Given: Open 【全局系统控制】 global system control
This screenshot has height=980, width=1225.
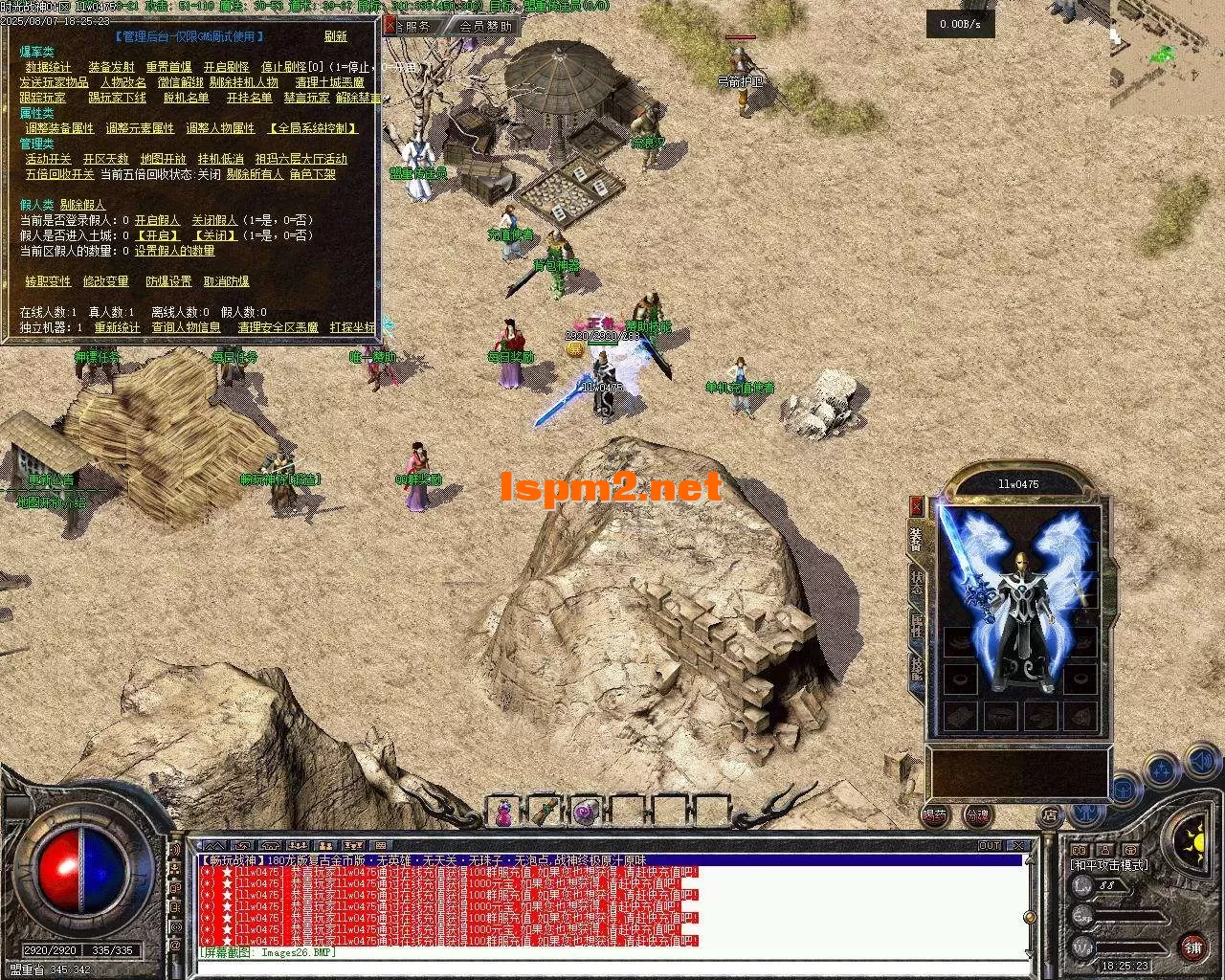Looking at the screenshot, I should point(313,128).
